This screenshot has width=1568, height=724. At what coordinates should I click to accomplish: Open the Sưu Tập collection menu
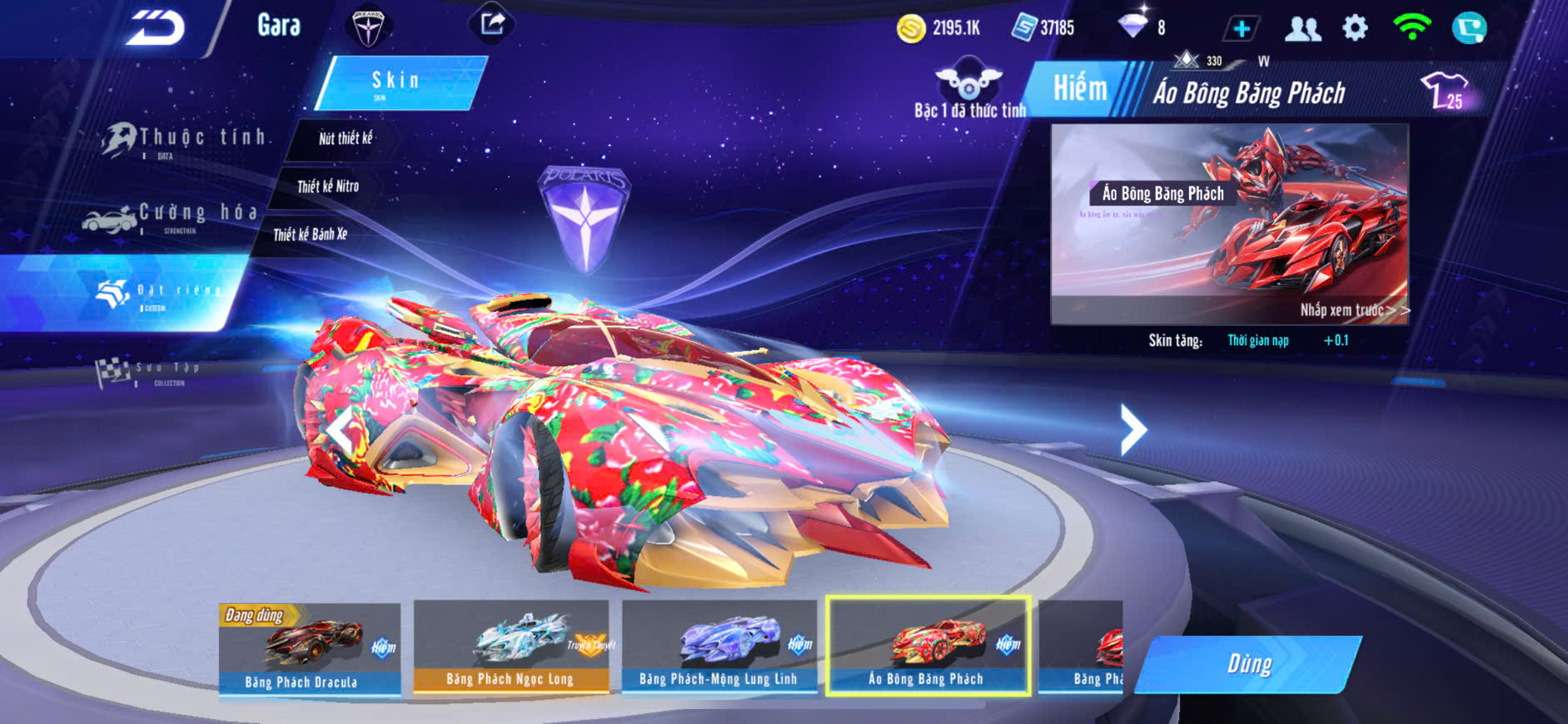pos(150,371)
